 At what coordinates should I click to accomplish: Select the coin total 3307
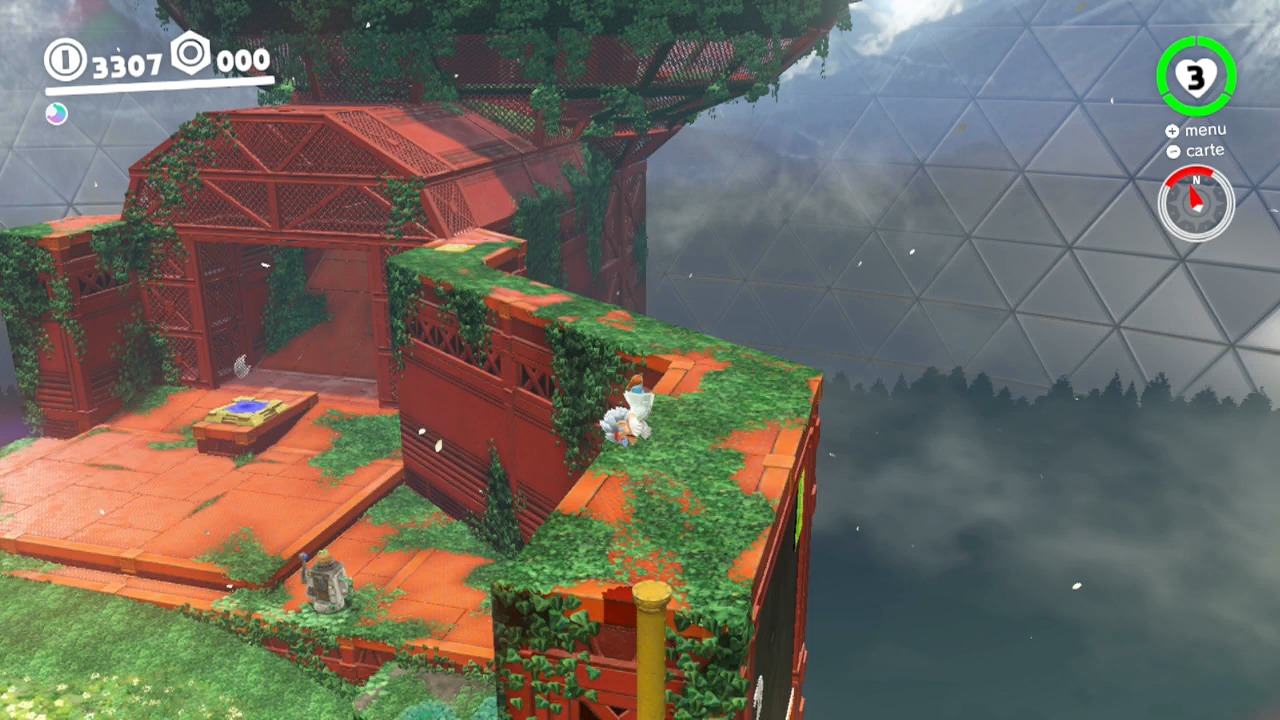click(x=128, y=64)
